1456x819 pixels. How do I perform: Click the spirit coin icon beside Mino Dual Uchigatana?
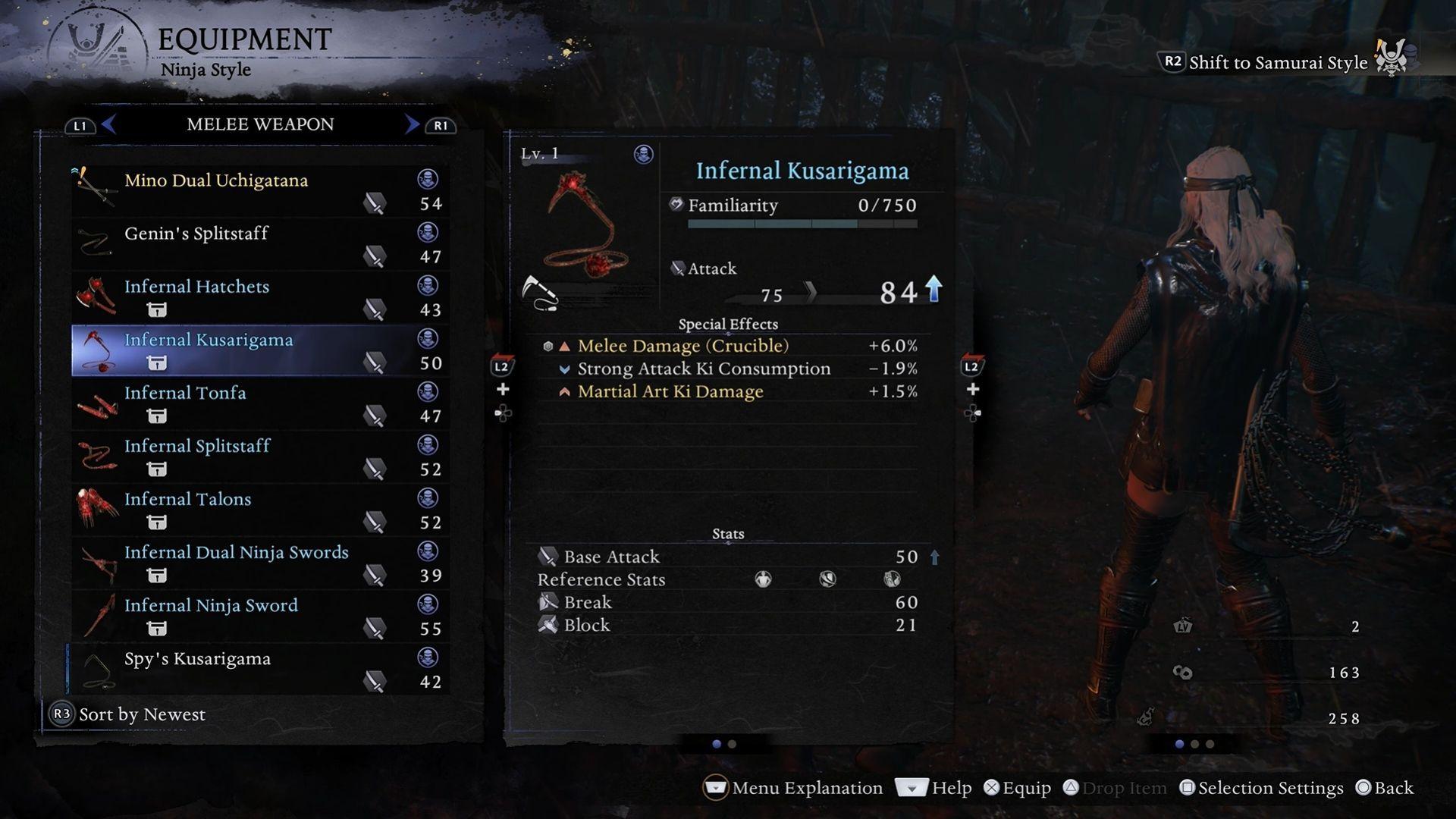coord(428,180)
